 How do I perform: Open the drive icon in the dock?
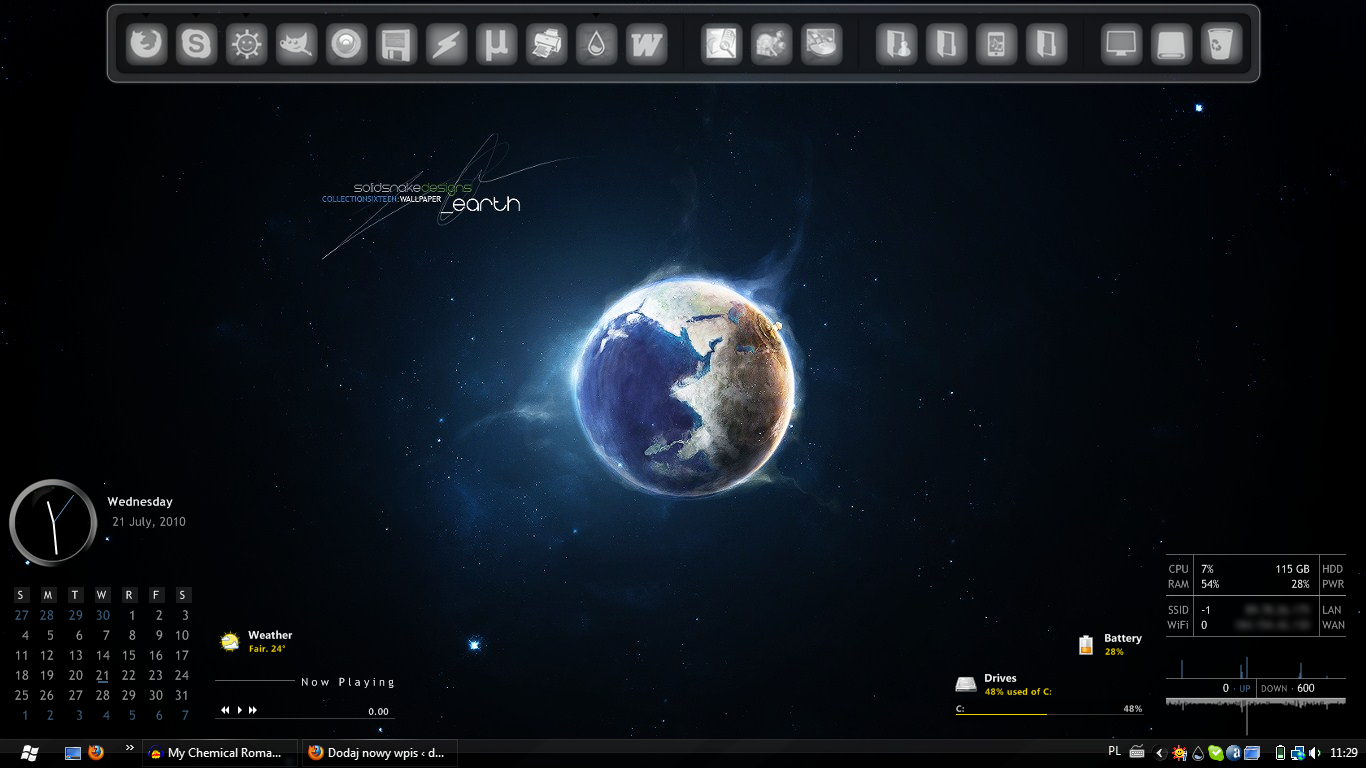tap(1171, 45)
